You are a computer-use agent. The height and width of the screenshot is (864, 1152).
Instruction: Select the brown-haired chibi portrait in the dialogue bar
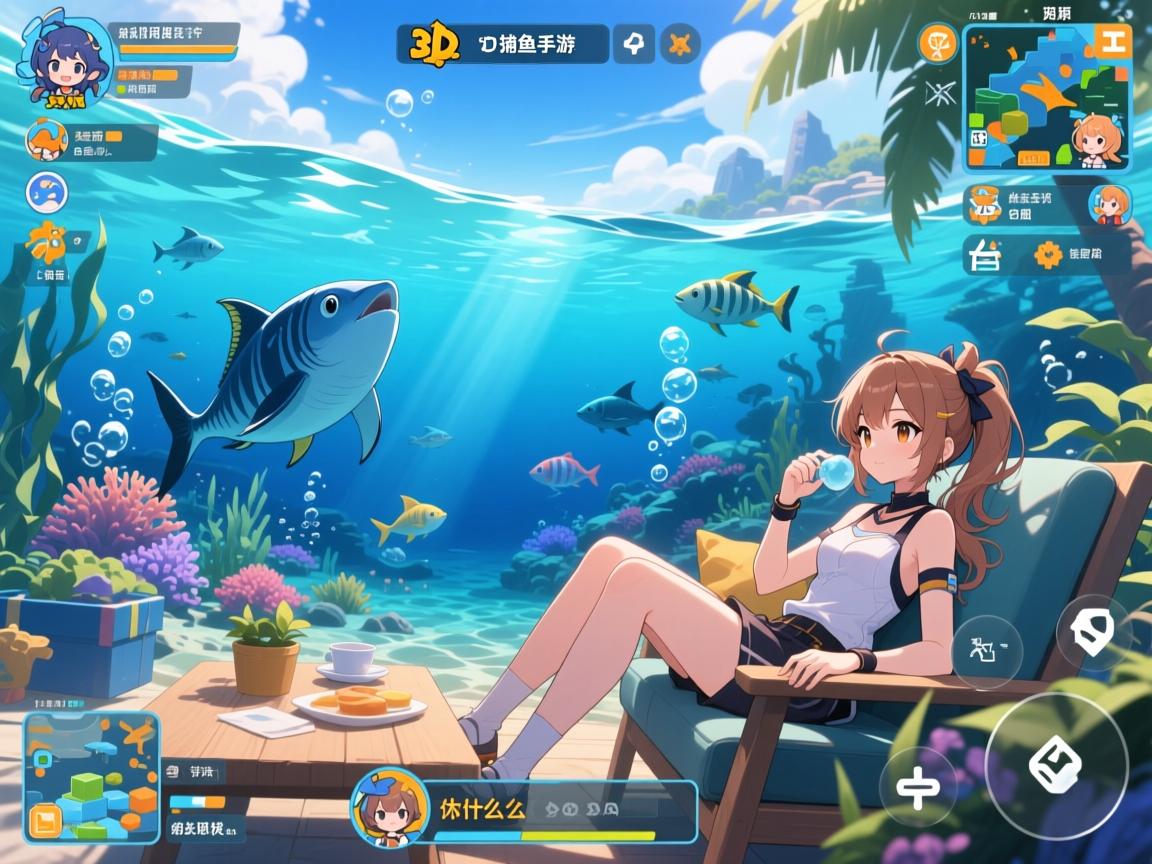[391, 808]
